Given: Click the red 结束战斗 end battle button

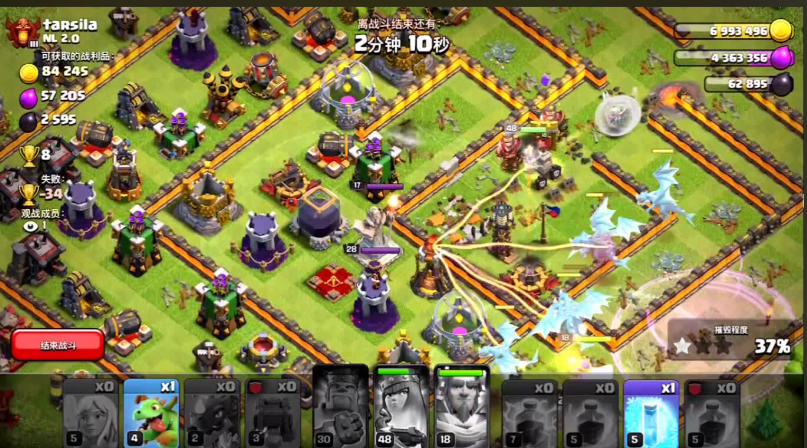Looking at the screenshot, I should point(58,345).
